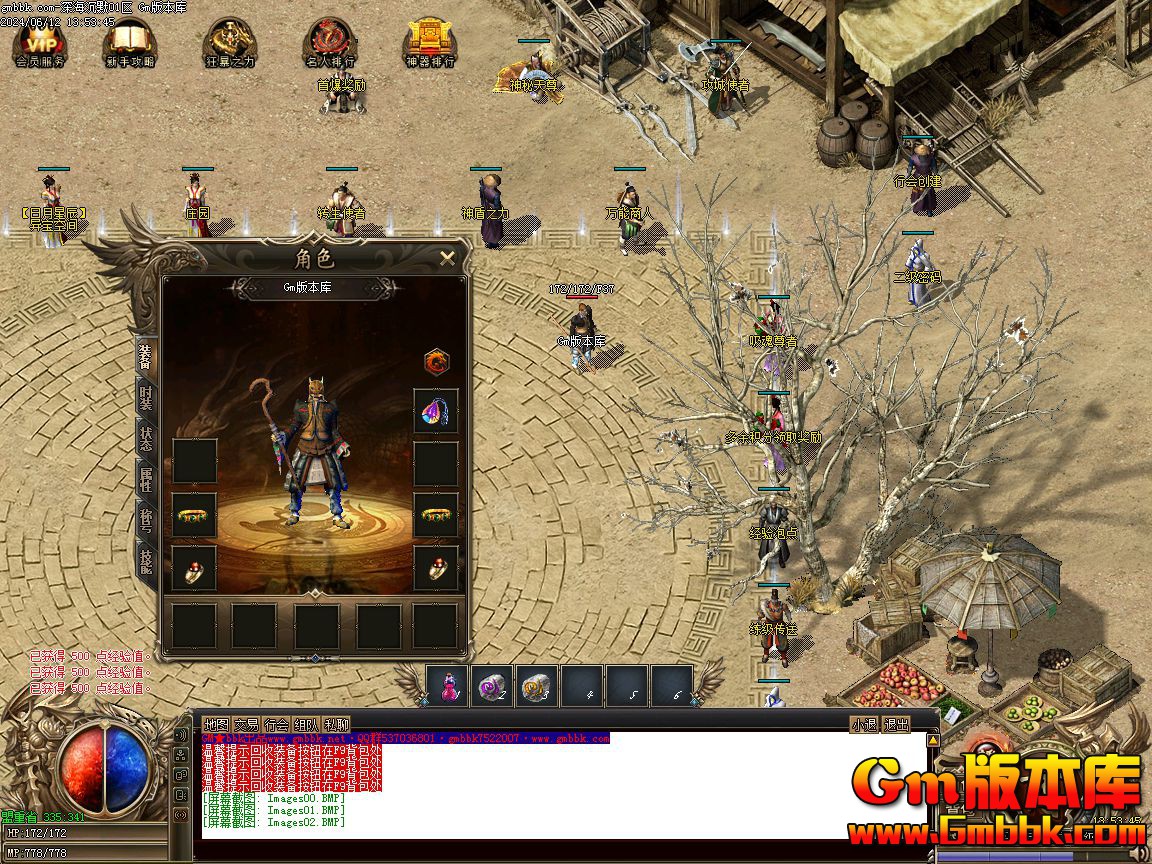Select the 称号 title tab
Screen dimensions: 1152x864
145,524
